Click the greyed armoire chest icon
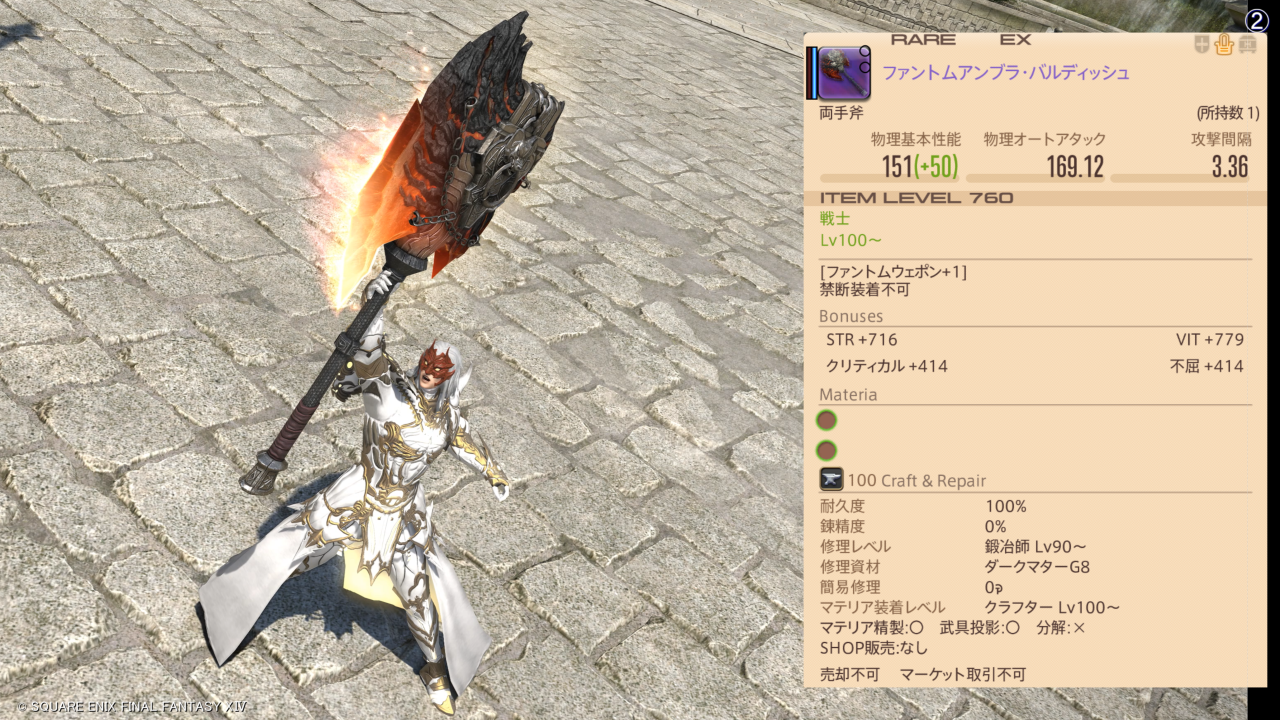Viewport: 1280px width, 720px height. coord(1247,45)
